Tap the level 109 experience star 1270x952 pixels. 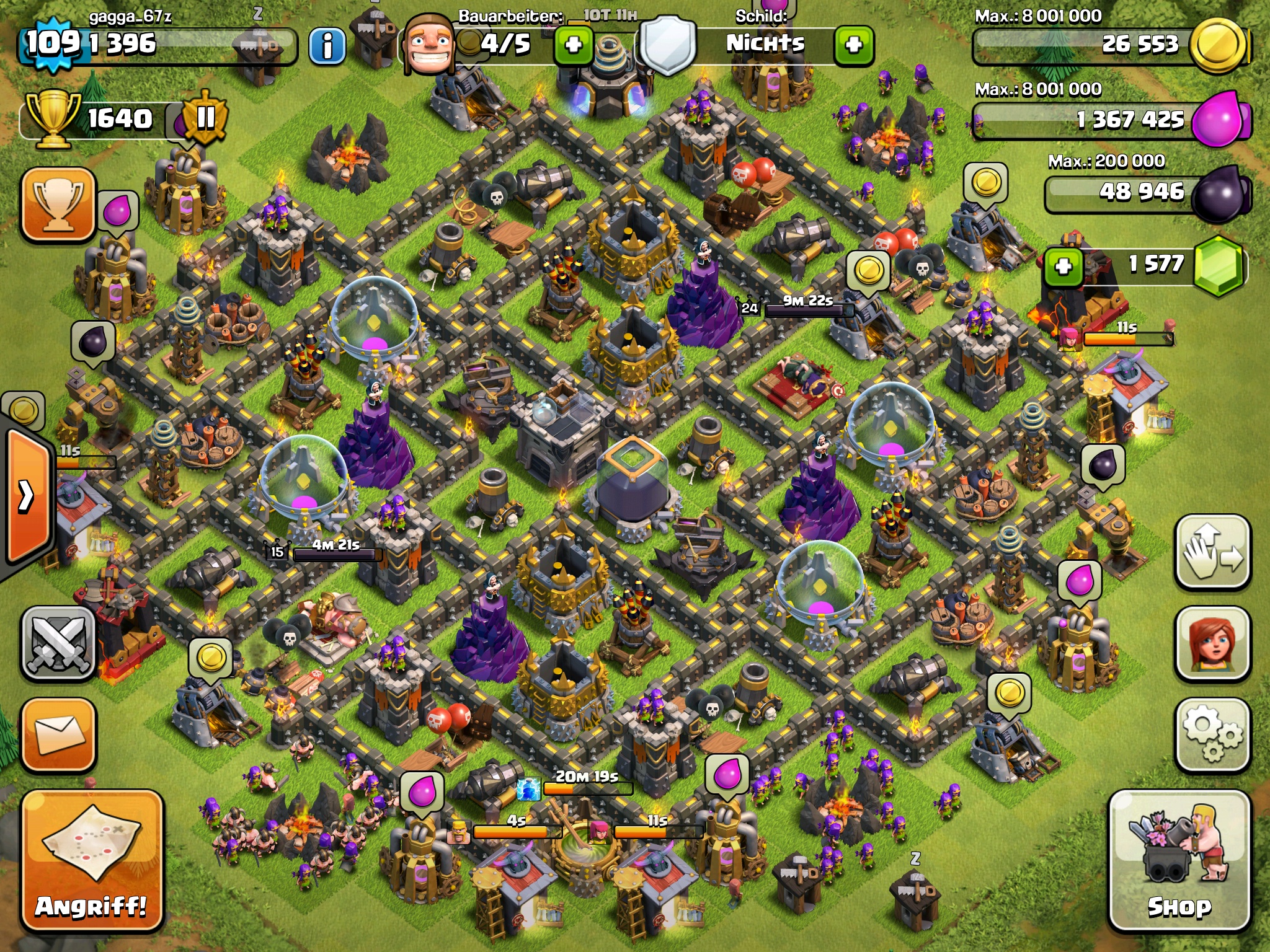click(52, 43)
